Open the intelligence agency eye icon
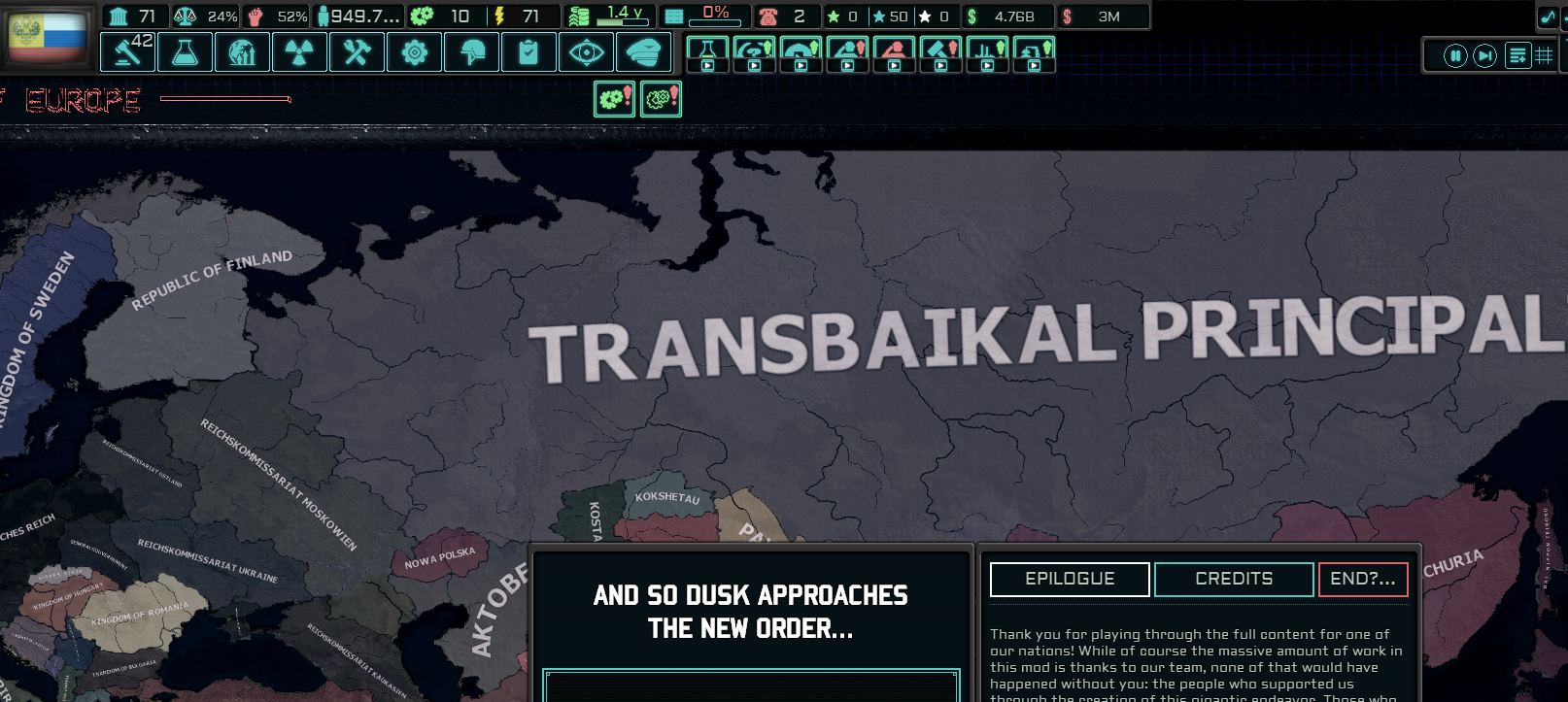 point(586,51)
